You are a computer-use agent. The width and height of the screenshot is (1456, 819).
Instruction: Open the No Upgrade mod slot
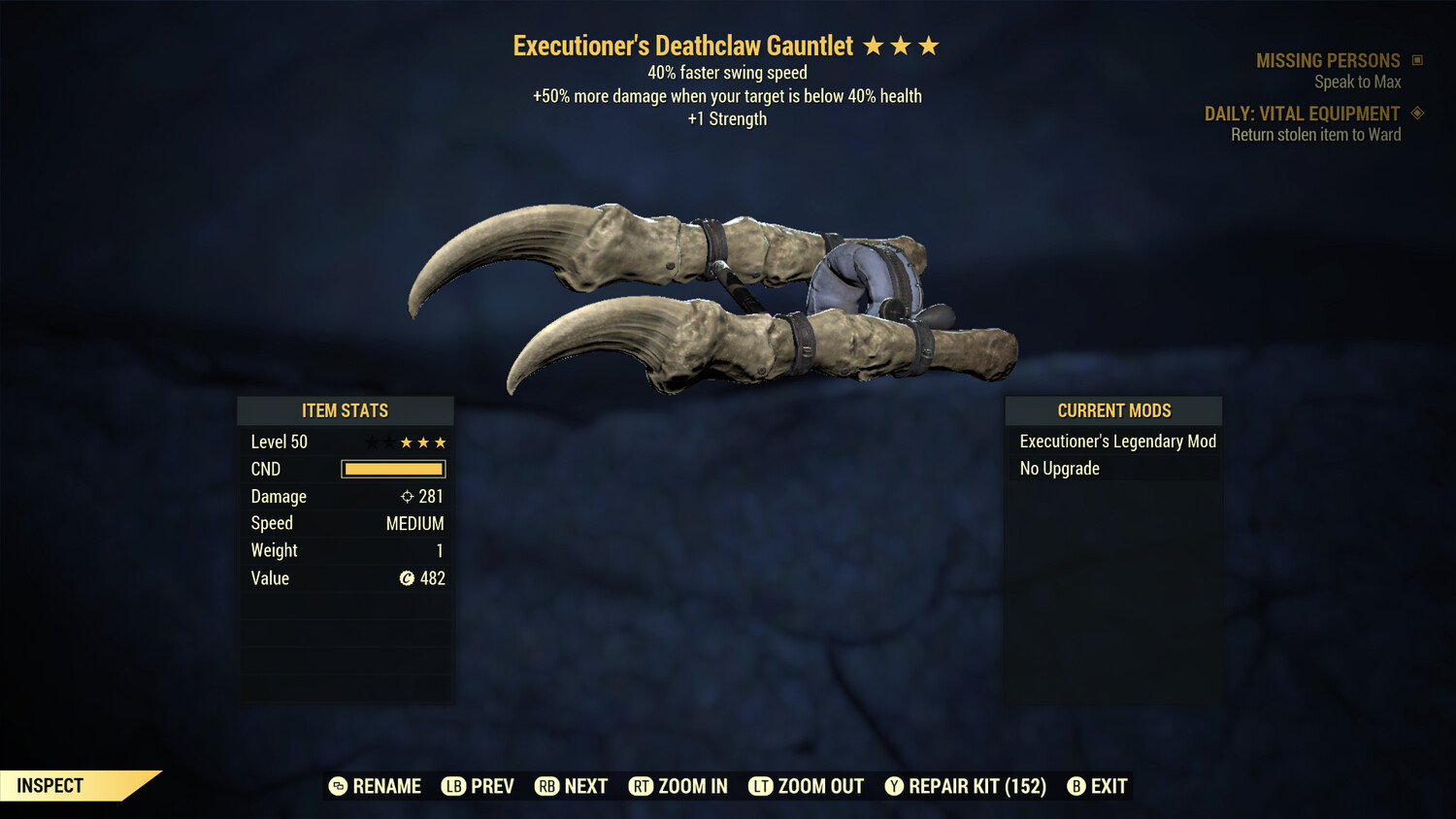point(1058,468)
